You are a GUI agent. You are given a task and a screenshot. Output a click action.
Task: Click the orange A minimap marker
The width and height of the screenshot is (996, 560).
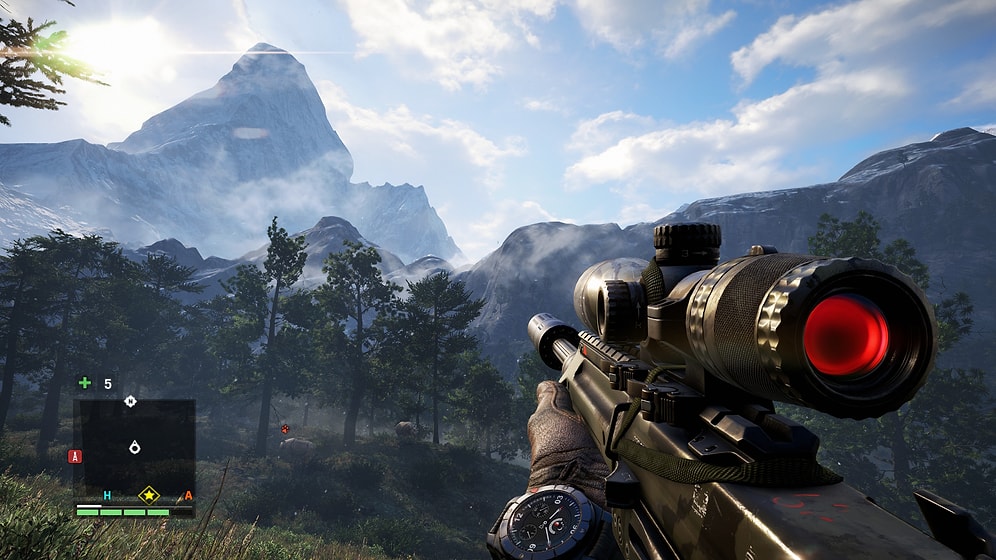[x=187, y=496]
